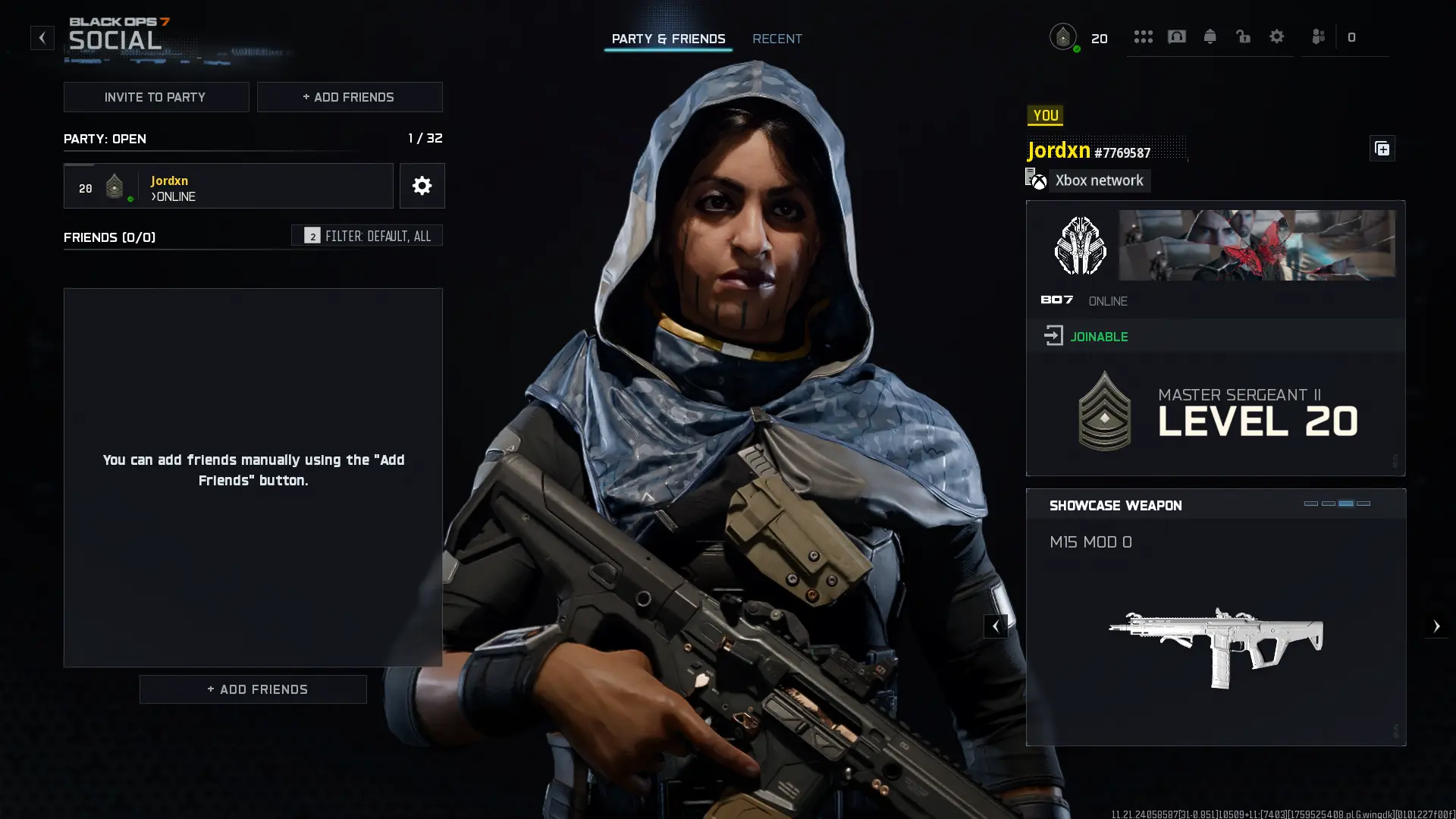Open the friends/social icon in top bar

pyautogui.click(x=1318, y=36)
